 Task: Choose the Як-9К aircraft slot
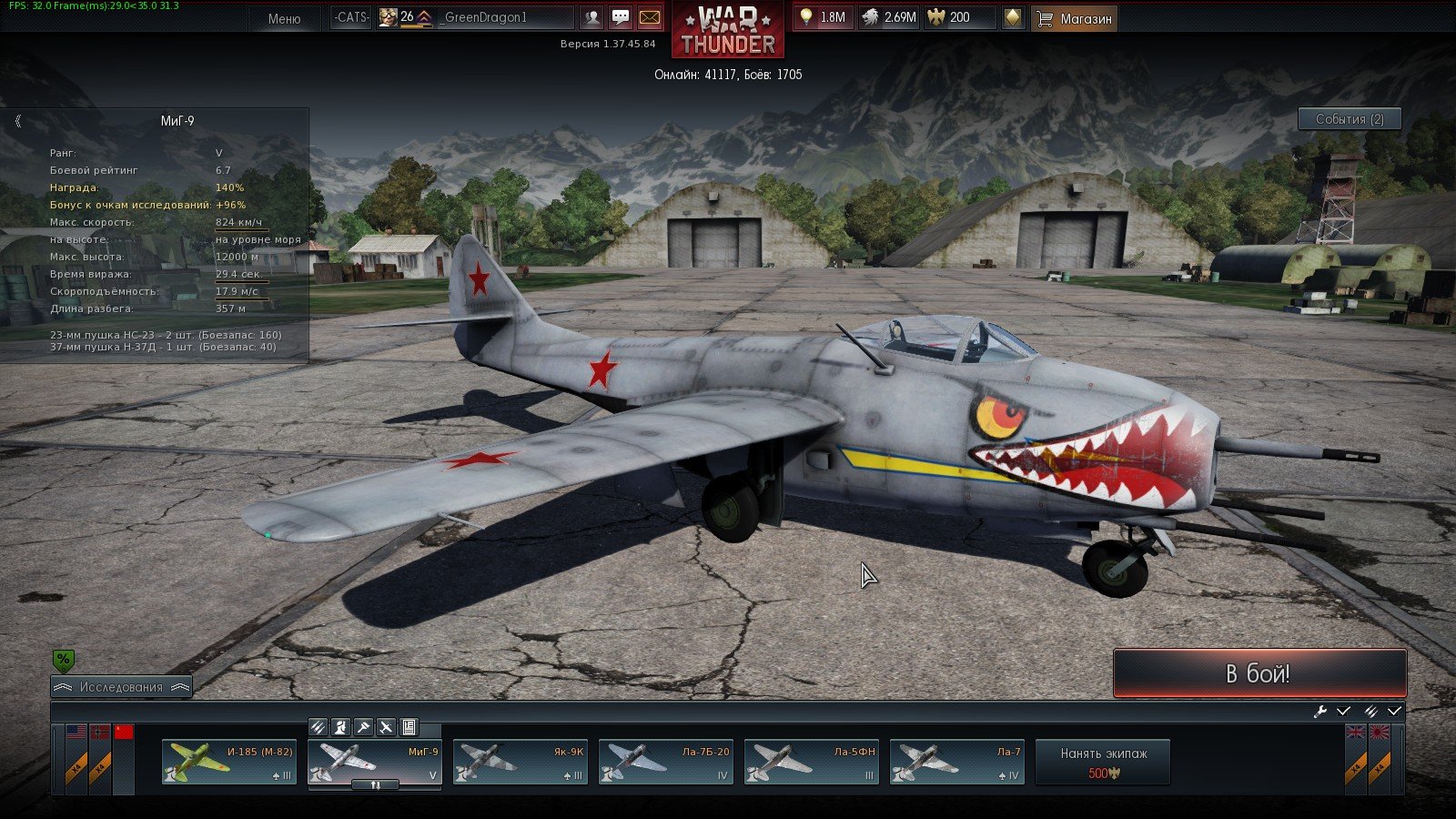(521, 762)
